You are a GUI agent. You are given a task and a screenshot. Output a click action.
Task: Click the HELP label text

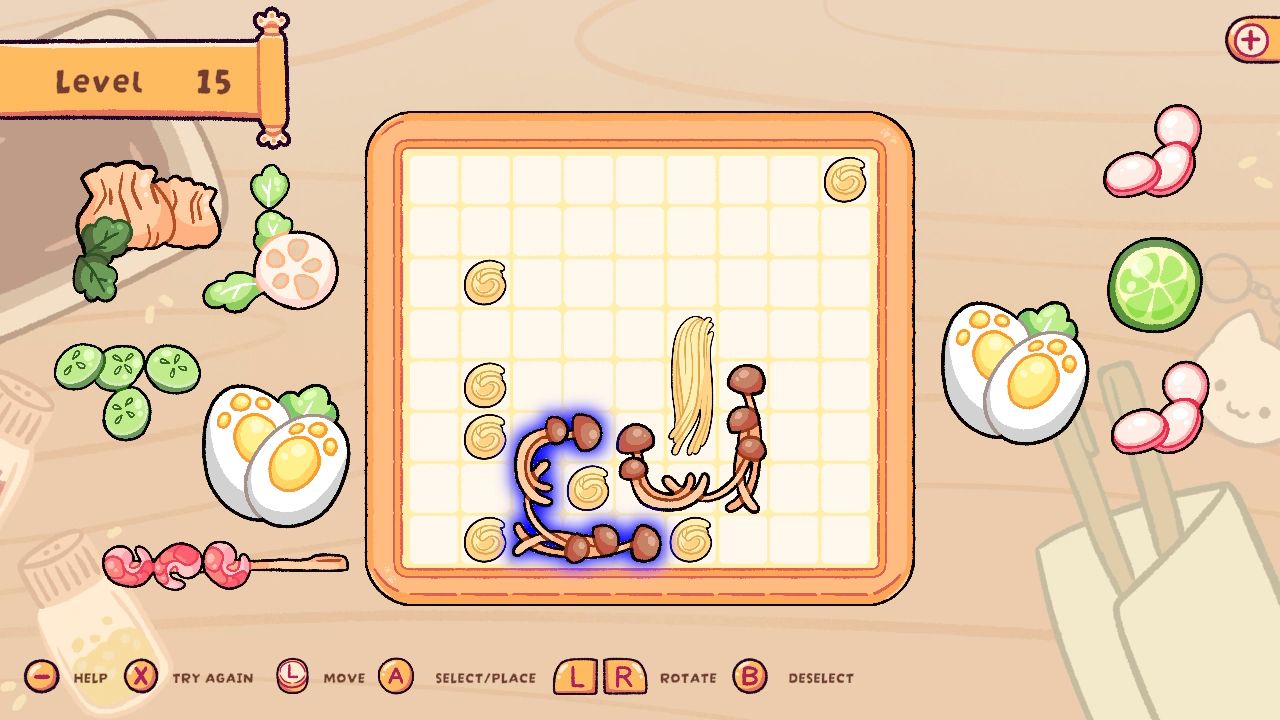pyautogui.click(x=91, y=677)
